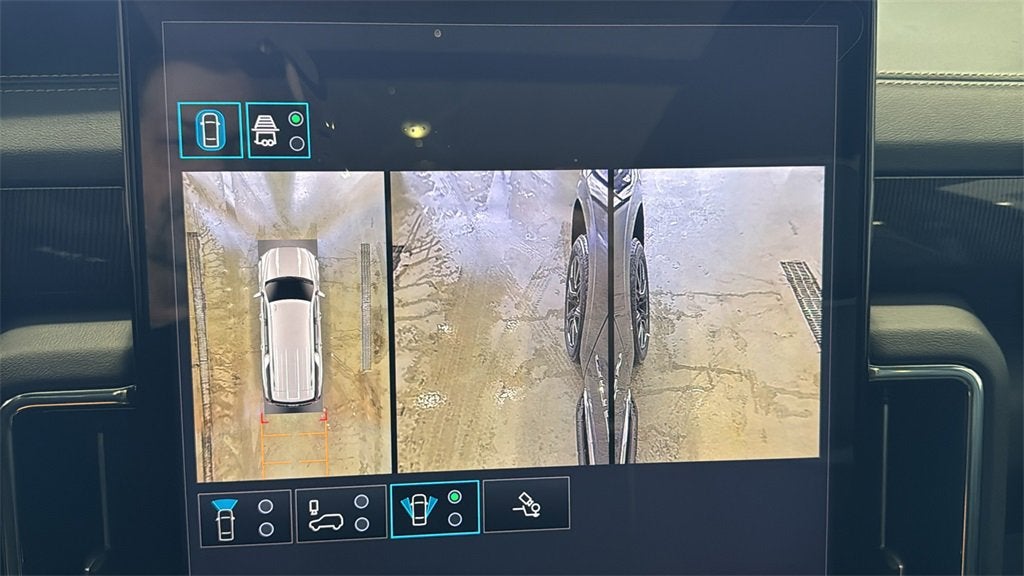This screenshot has width=1024, height=576.
Task: Select the top-down surround view button
Action: point(210,130)
